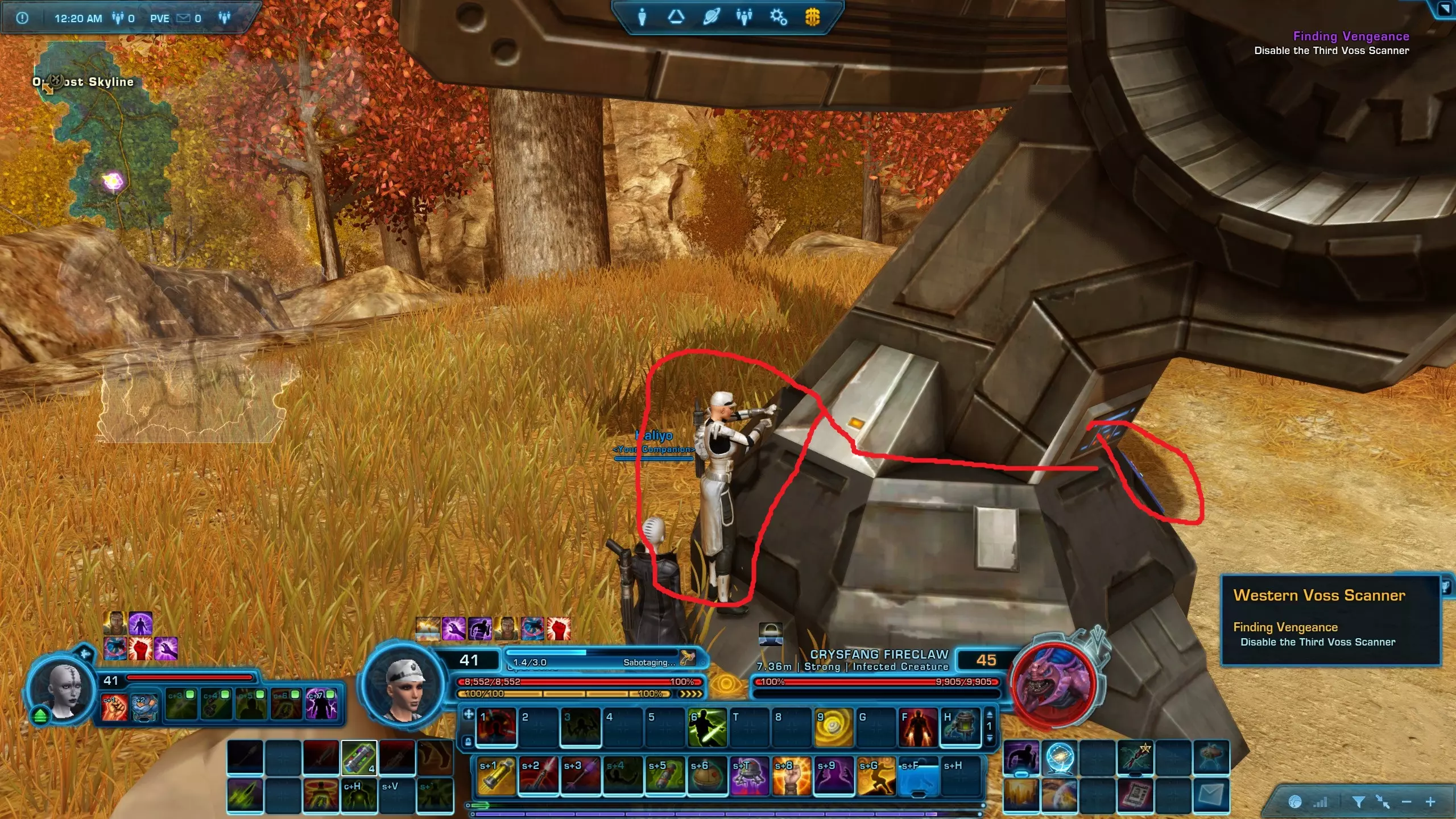Activate the companion's red fist attack command
The image size is (1456, 819).
click(115, 706)
